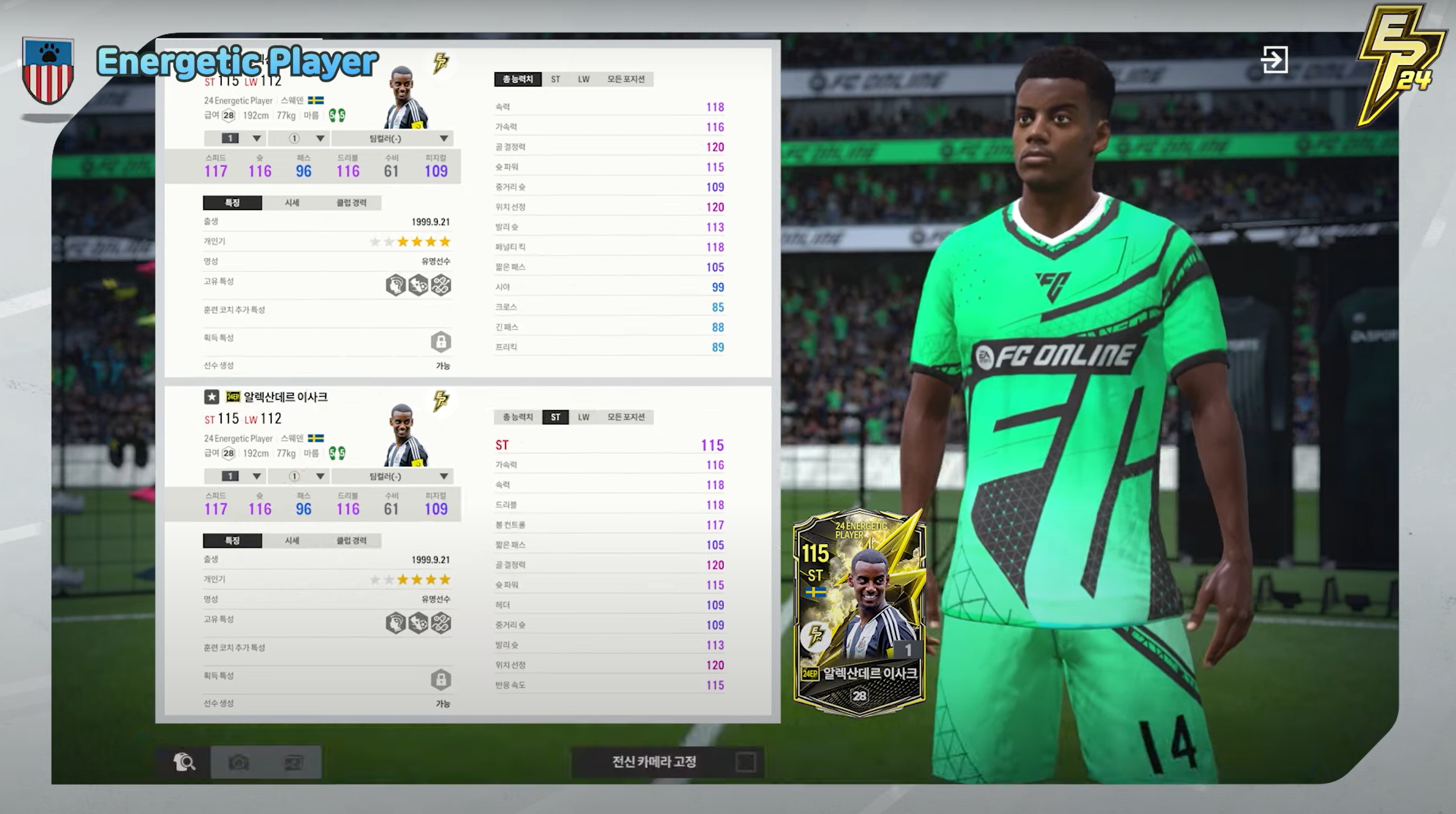
Task: Toggle the 전신 카메라 고정 checkbox
Action: [746, 762]
